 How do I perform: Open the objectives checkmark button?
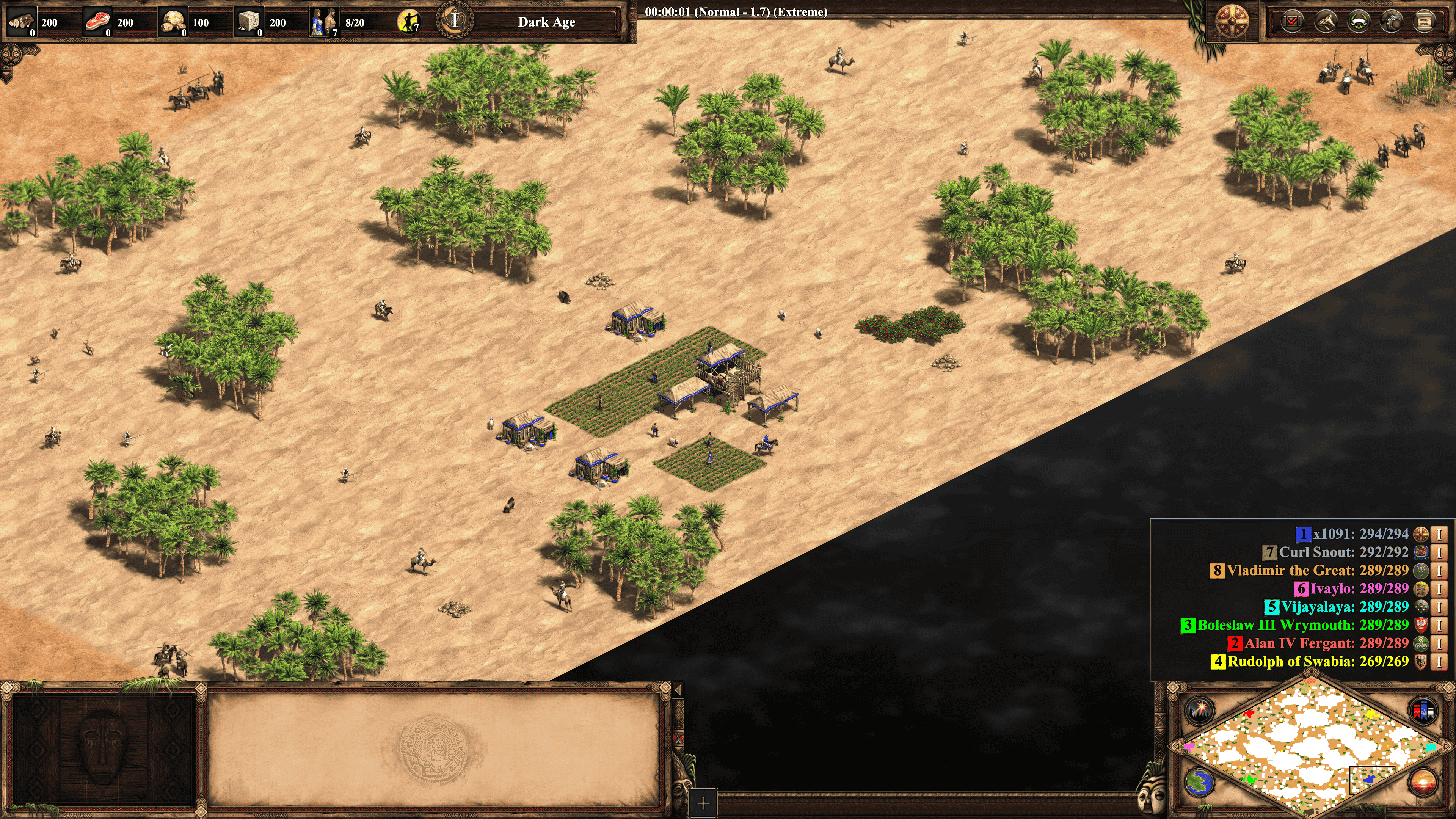pos(1292,22)
